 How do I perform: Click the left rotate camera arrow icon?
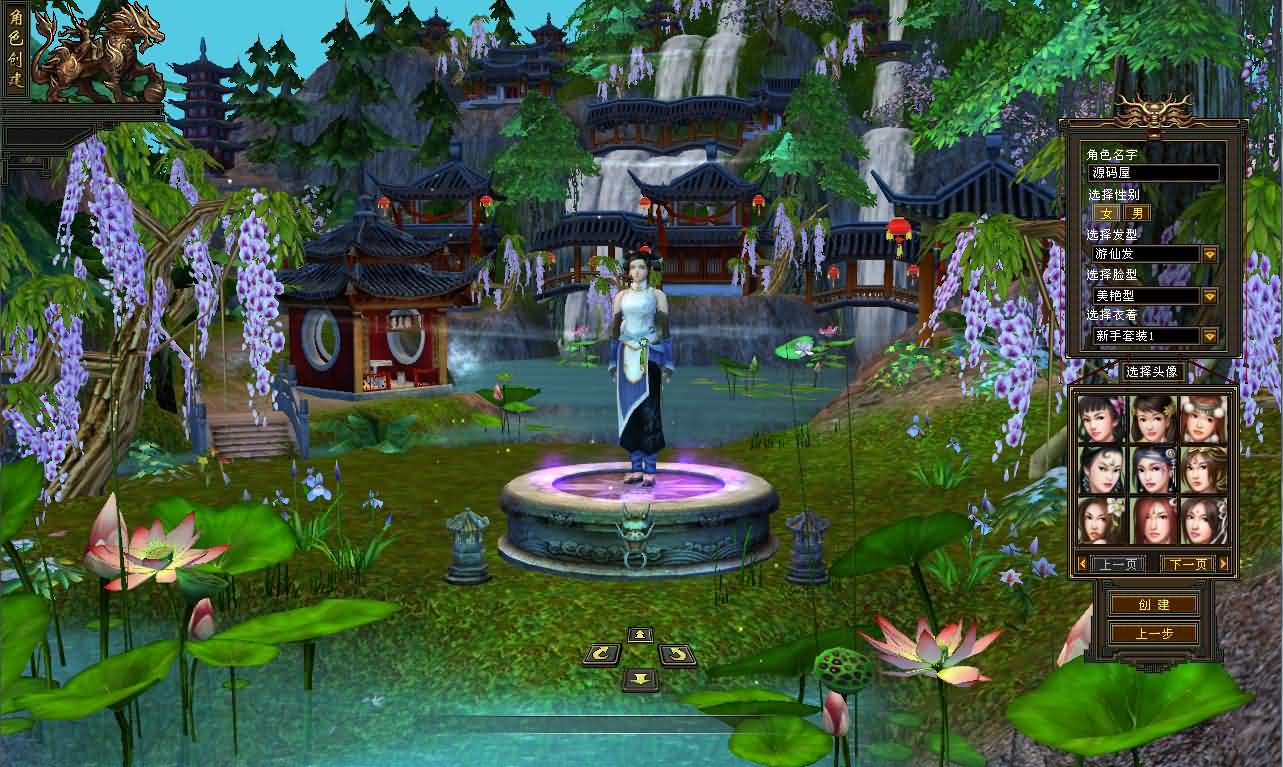click(602, 656)
